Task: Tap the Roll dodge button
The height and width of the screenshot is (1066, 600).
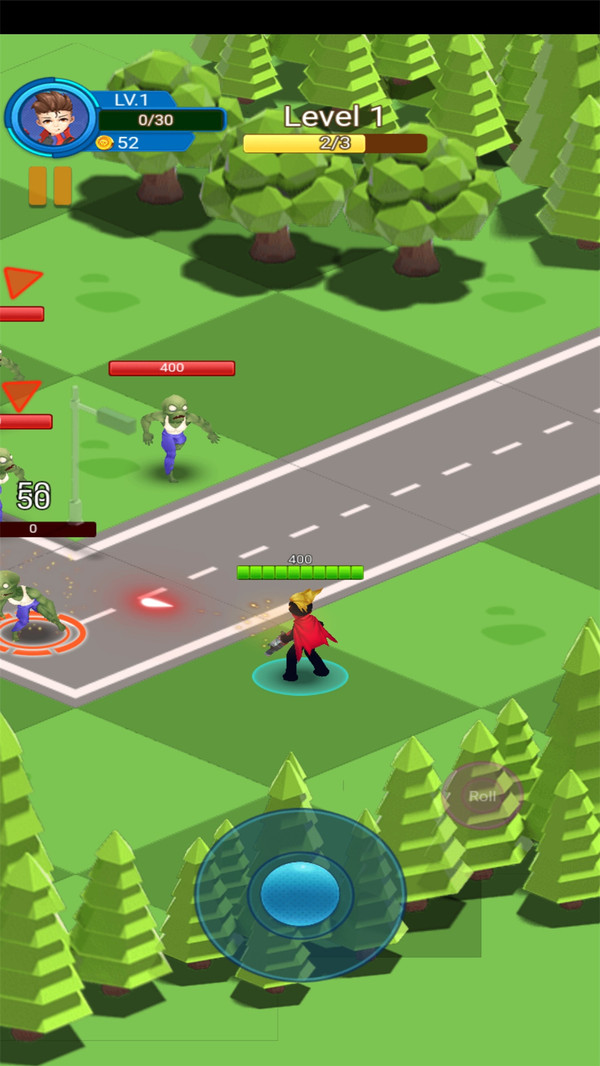Action: (483, 796)
